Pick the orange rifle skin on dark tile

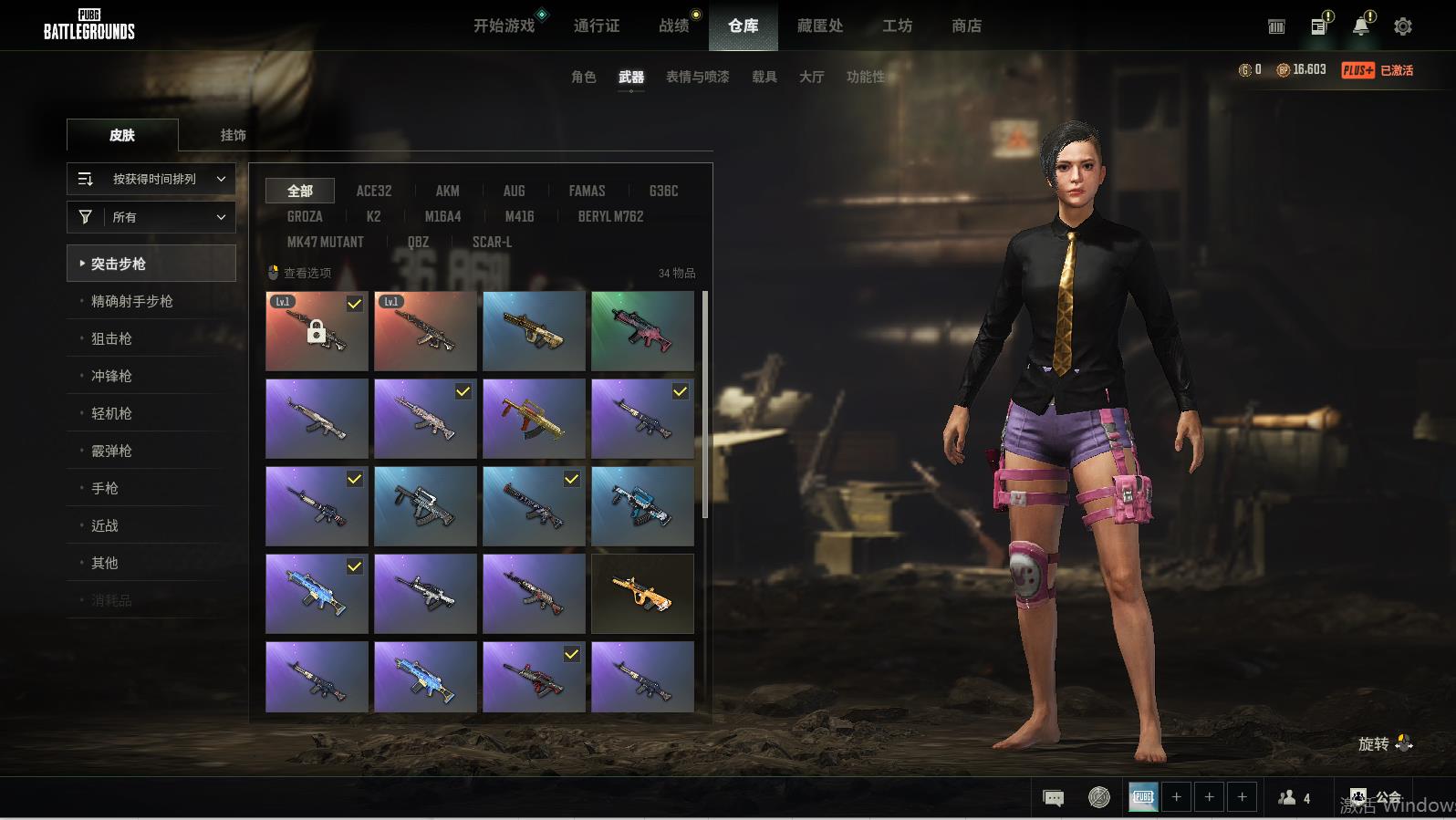[x=642, y=594]
